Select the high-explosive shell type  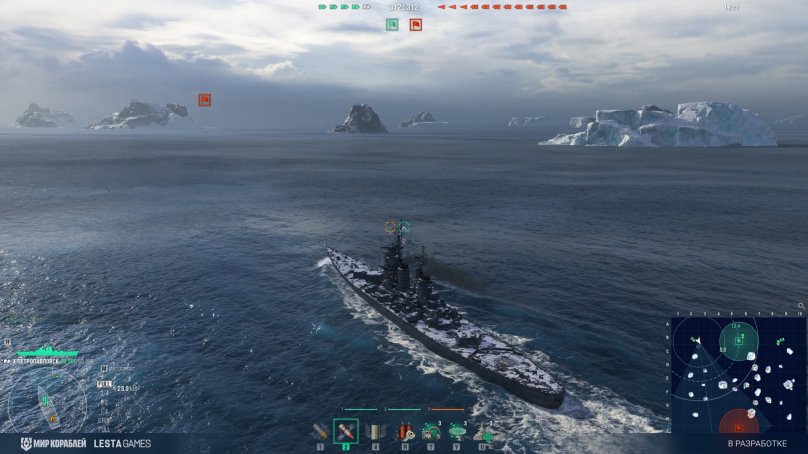(x=320, y=432)
